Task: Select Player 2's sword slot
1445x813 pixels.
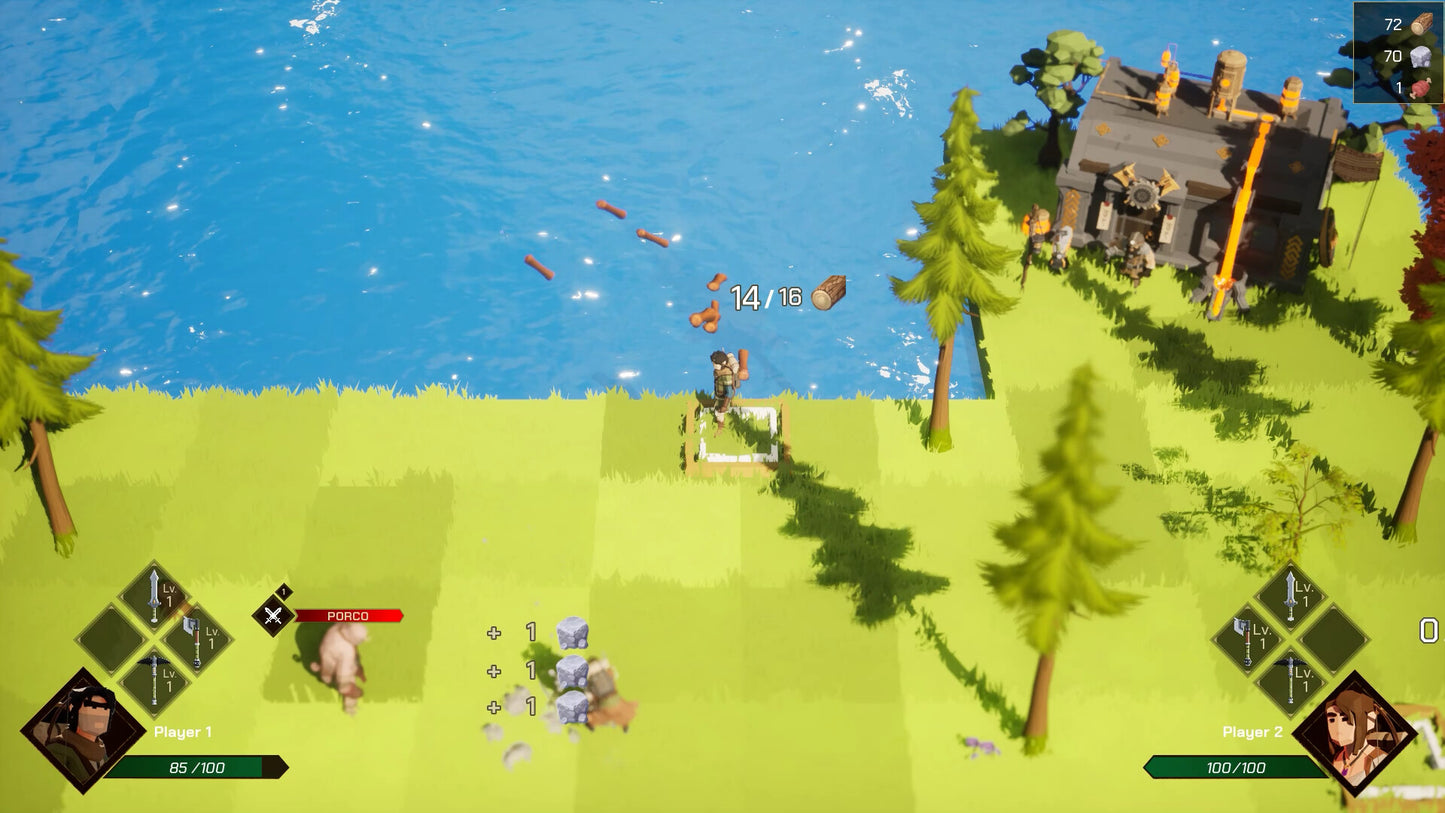Action: (1290, 597)
